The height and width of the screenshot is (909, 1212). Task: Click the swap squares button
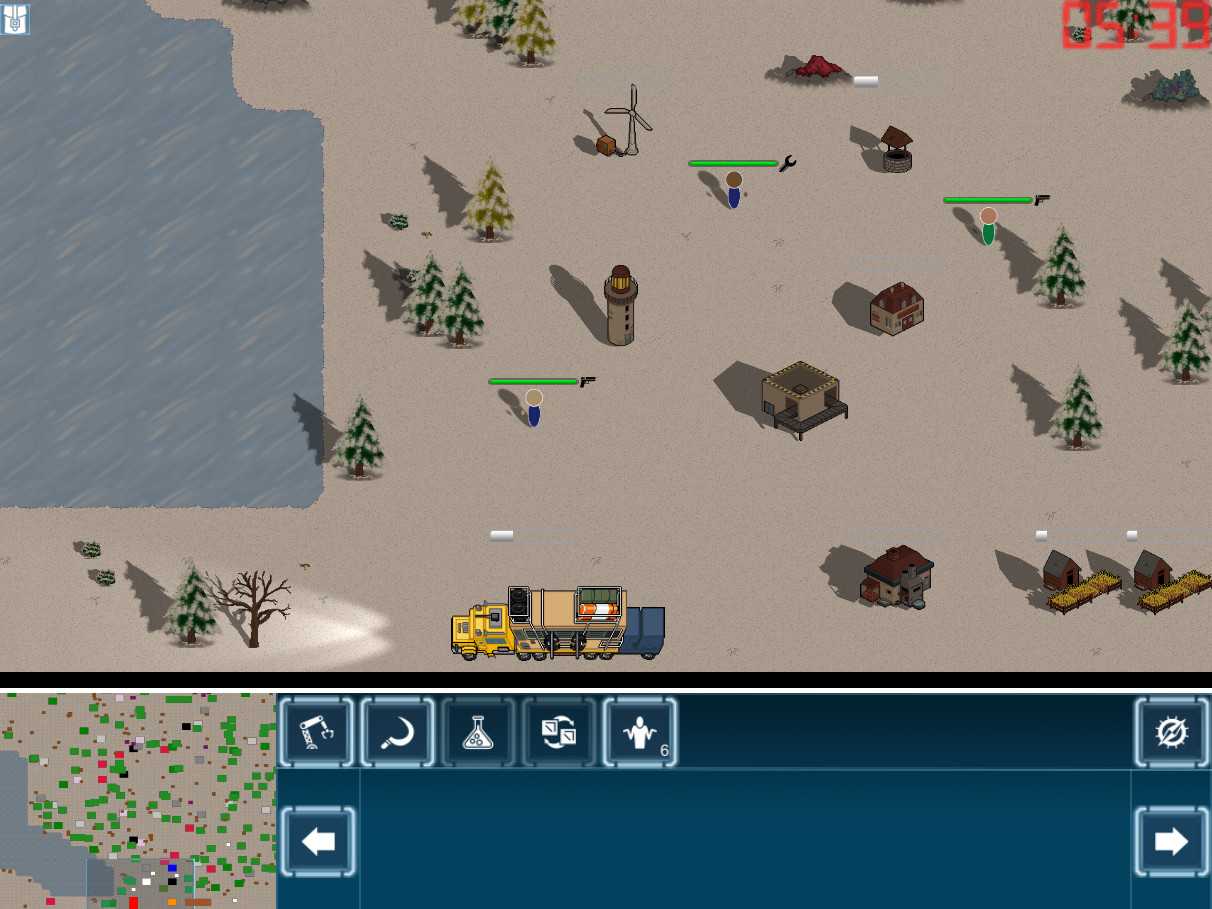(558, 733)
